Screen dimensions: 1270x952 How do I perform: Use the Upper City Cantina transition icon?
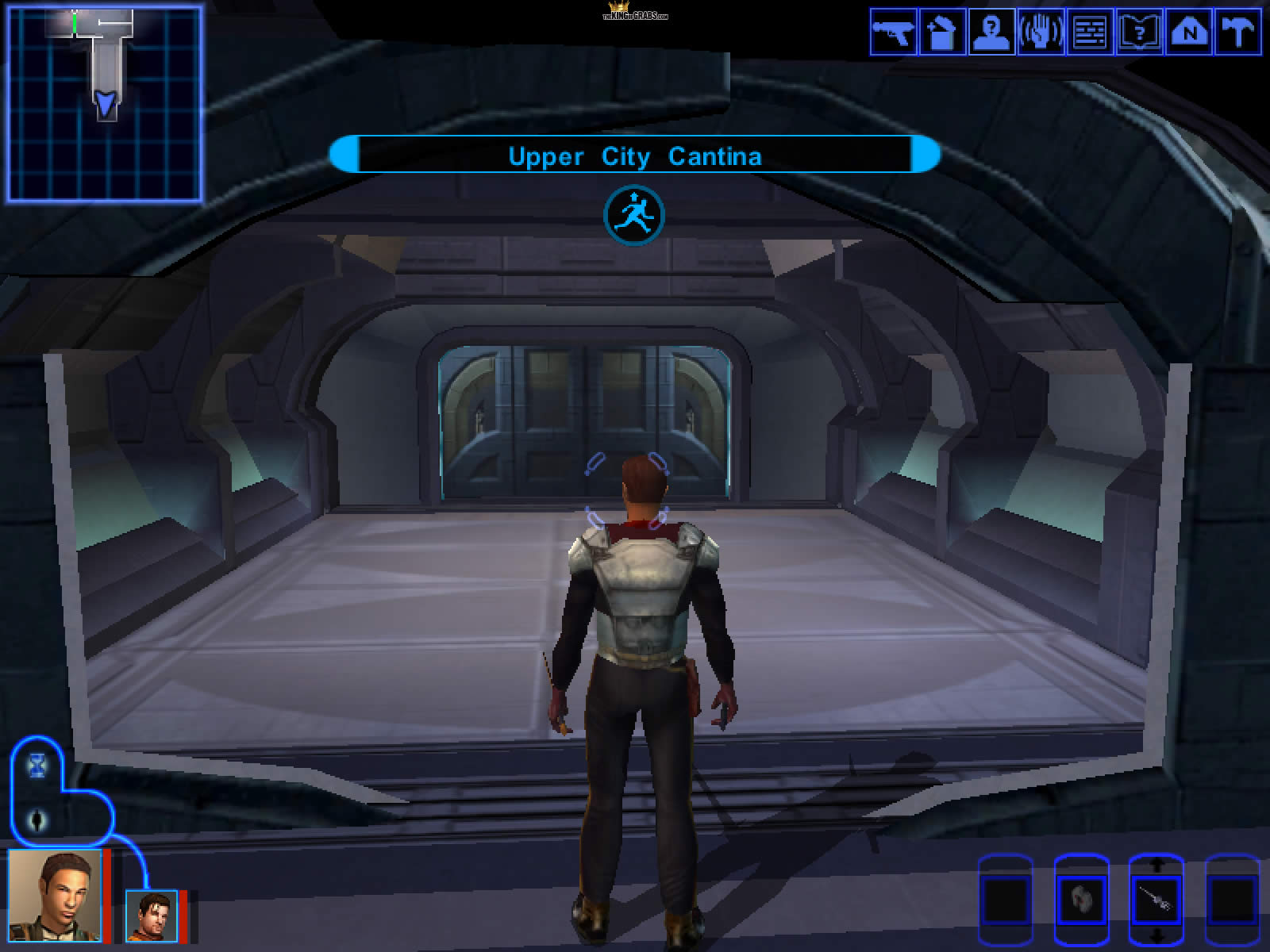point(633,215)
